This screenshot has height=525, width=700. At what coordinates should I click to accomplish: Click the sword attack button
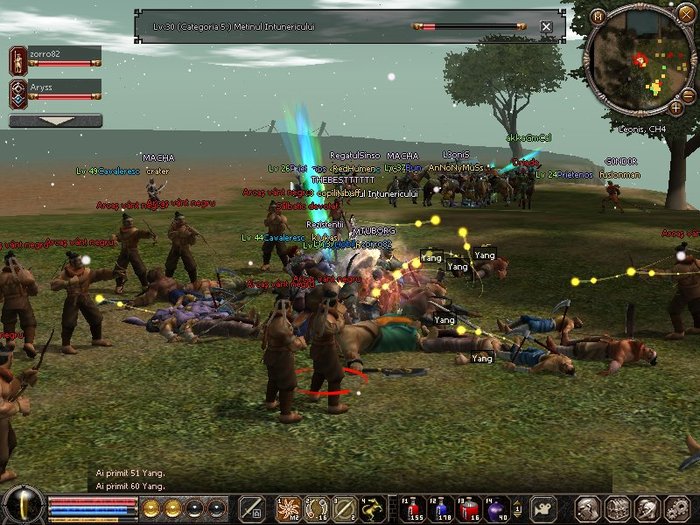click(x=251, y=508)
